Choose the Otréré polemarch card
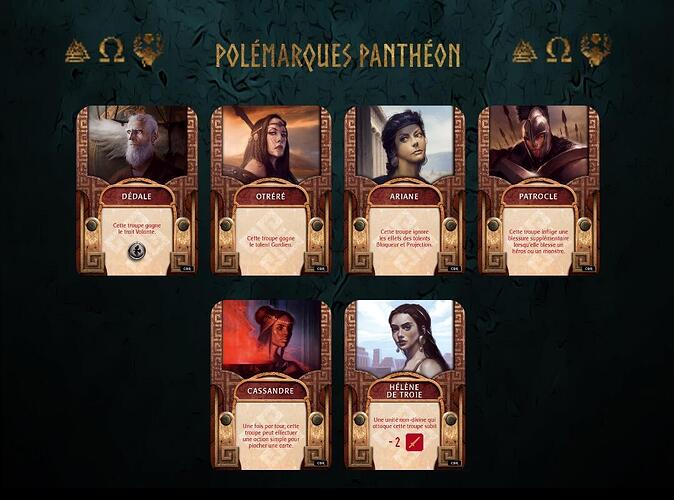 coord(271,190)
